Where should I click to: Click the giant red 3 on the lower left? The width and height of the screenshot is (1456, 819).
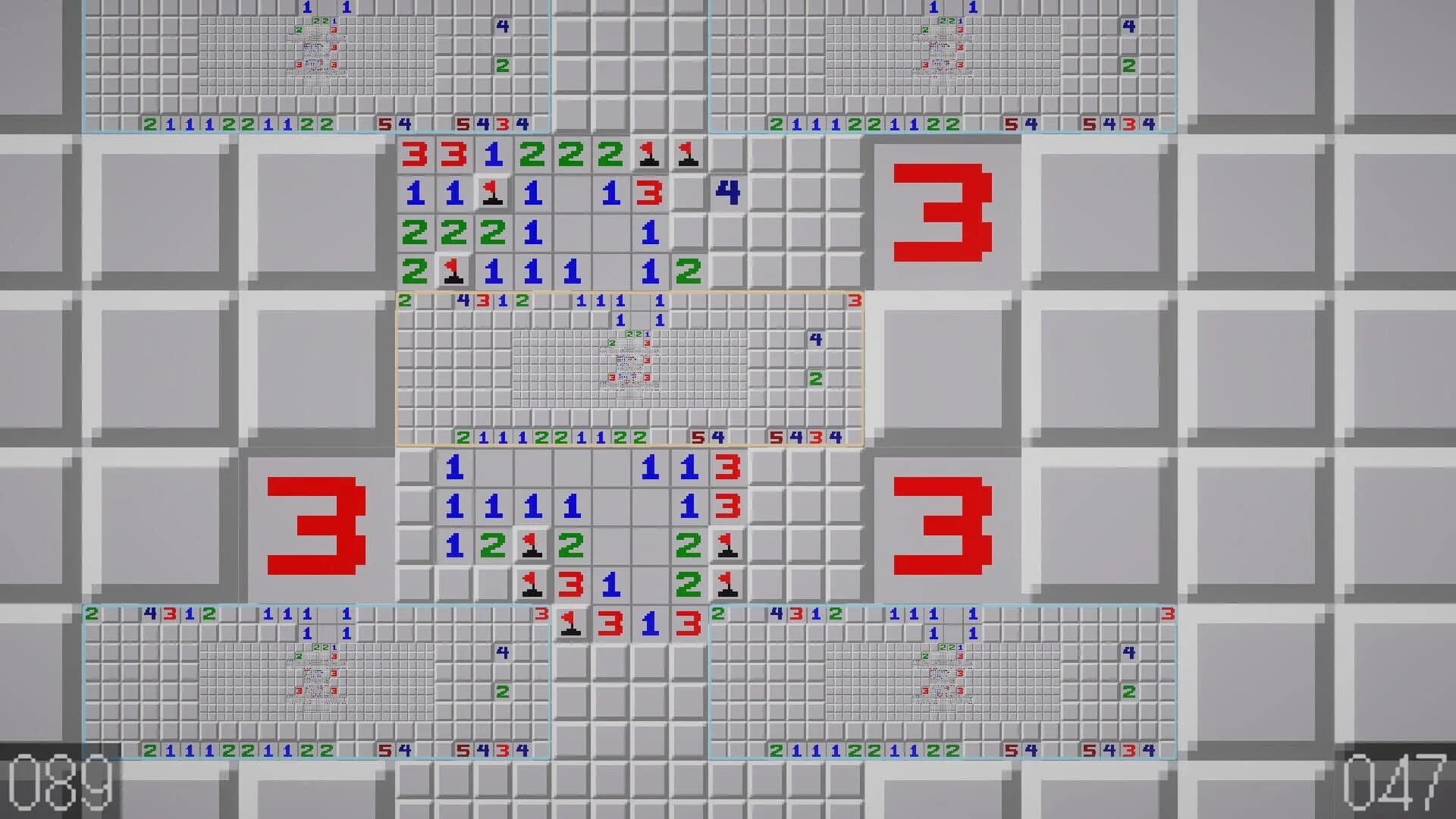[x=316, y=523]
